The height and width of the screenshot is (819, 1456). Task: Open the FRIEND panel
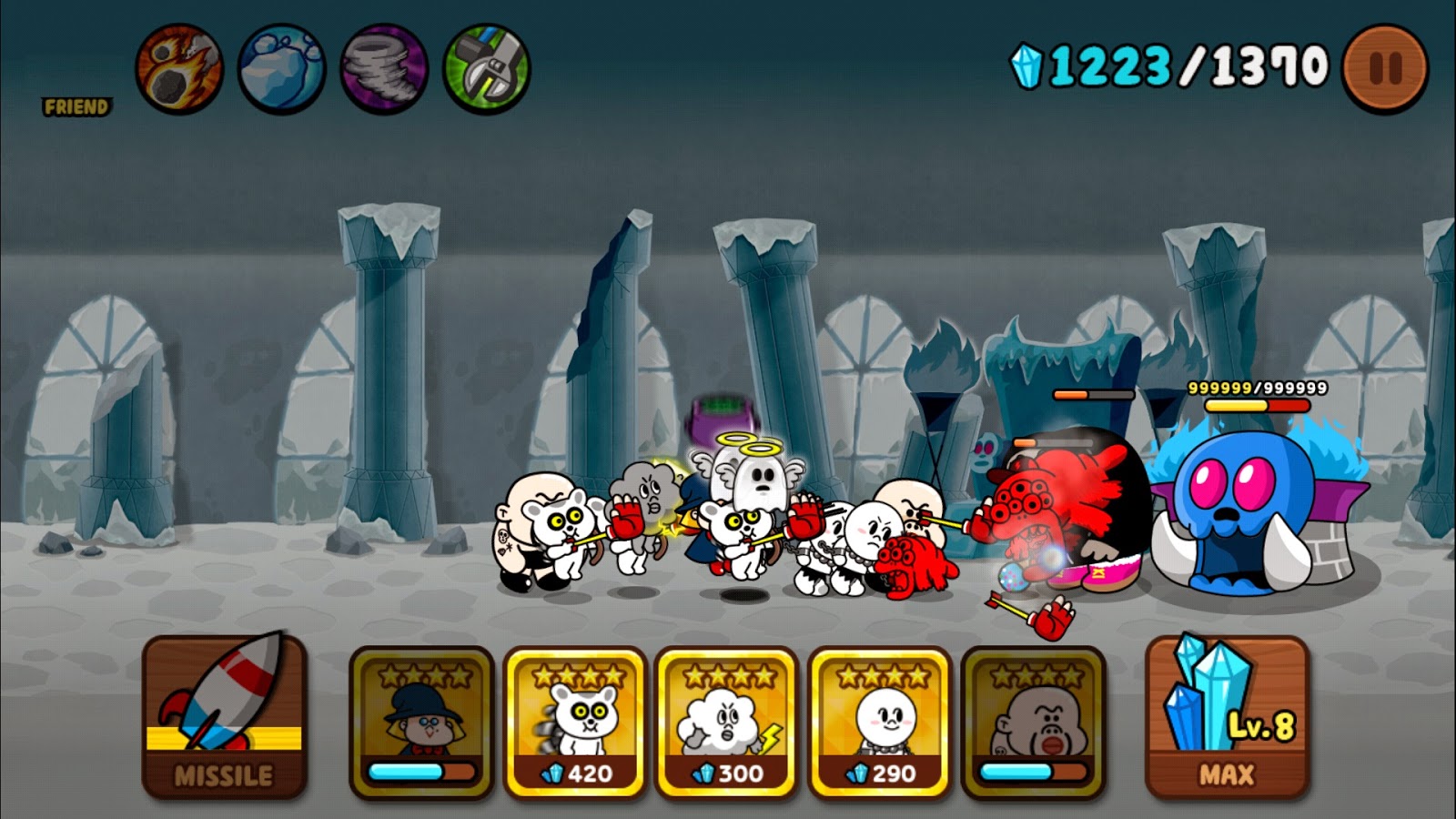[77, 106]
